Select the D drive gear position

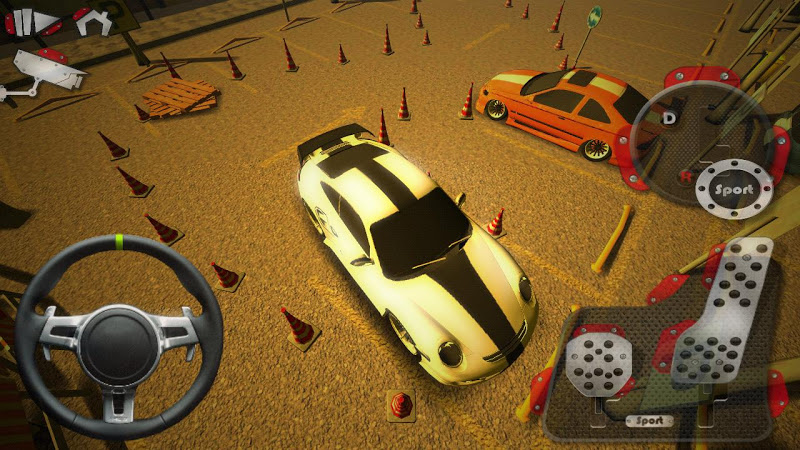pyautogui.click(x=668, y=116)
